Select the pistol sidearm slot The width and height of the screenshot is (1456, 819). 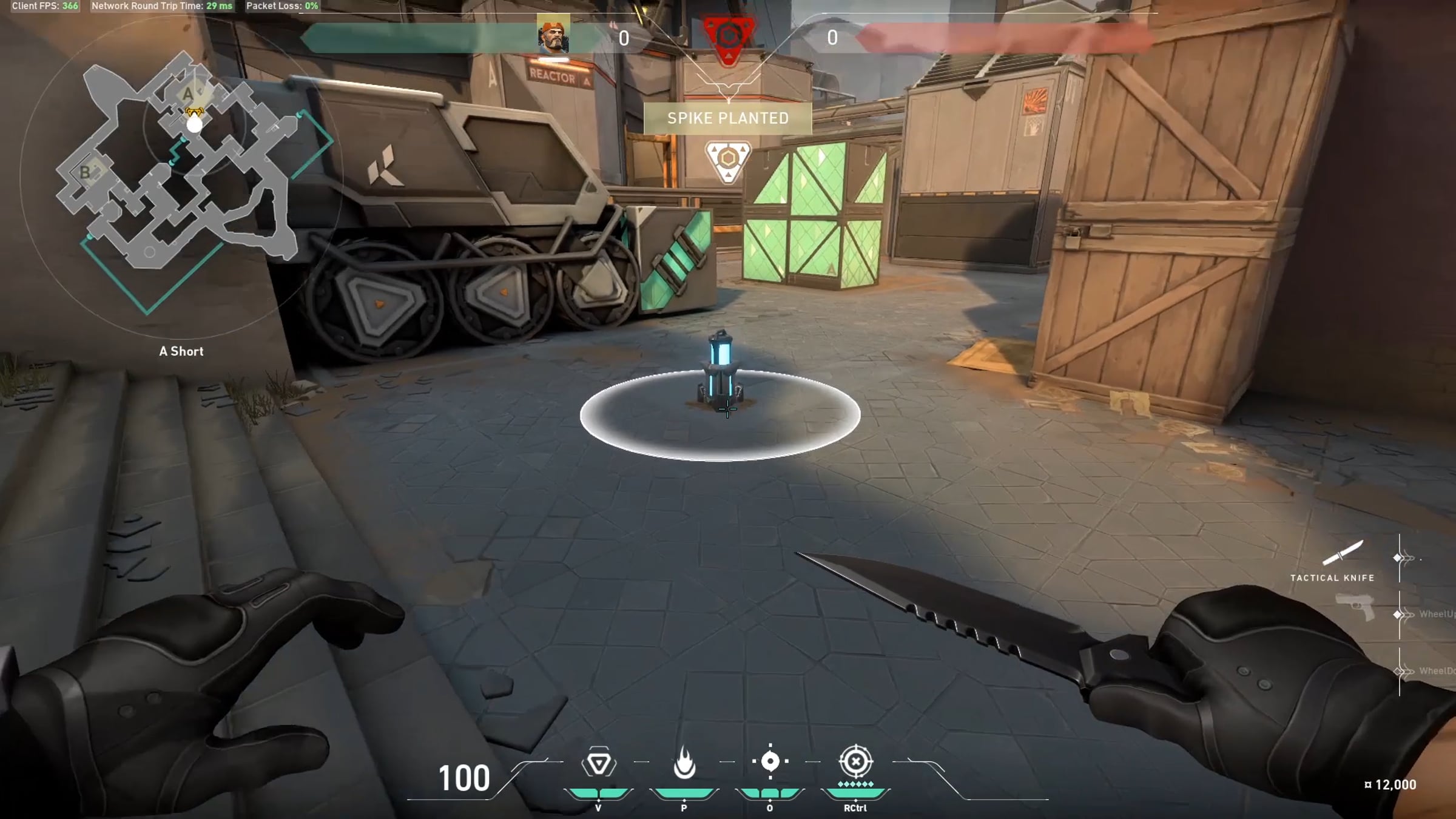click(1356, 607)
